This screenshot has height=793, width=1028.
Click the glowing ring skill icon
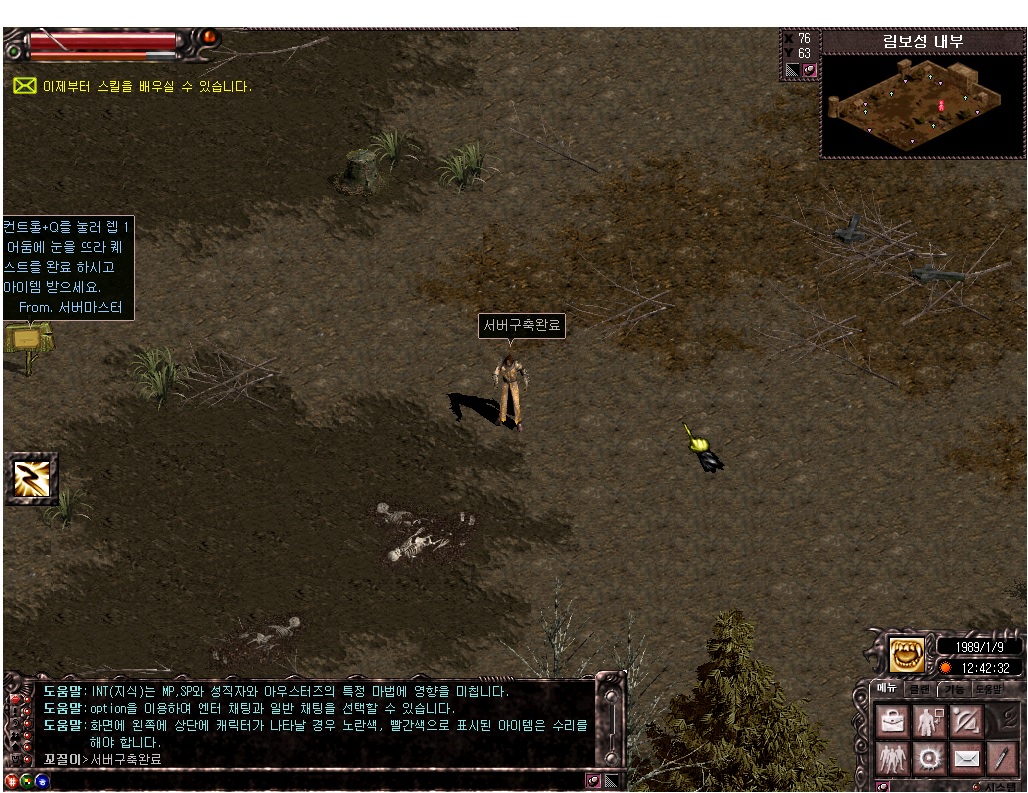(x=929, y=757)
